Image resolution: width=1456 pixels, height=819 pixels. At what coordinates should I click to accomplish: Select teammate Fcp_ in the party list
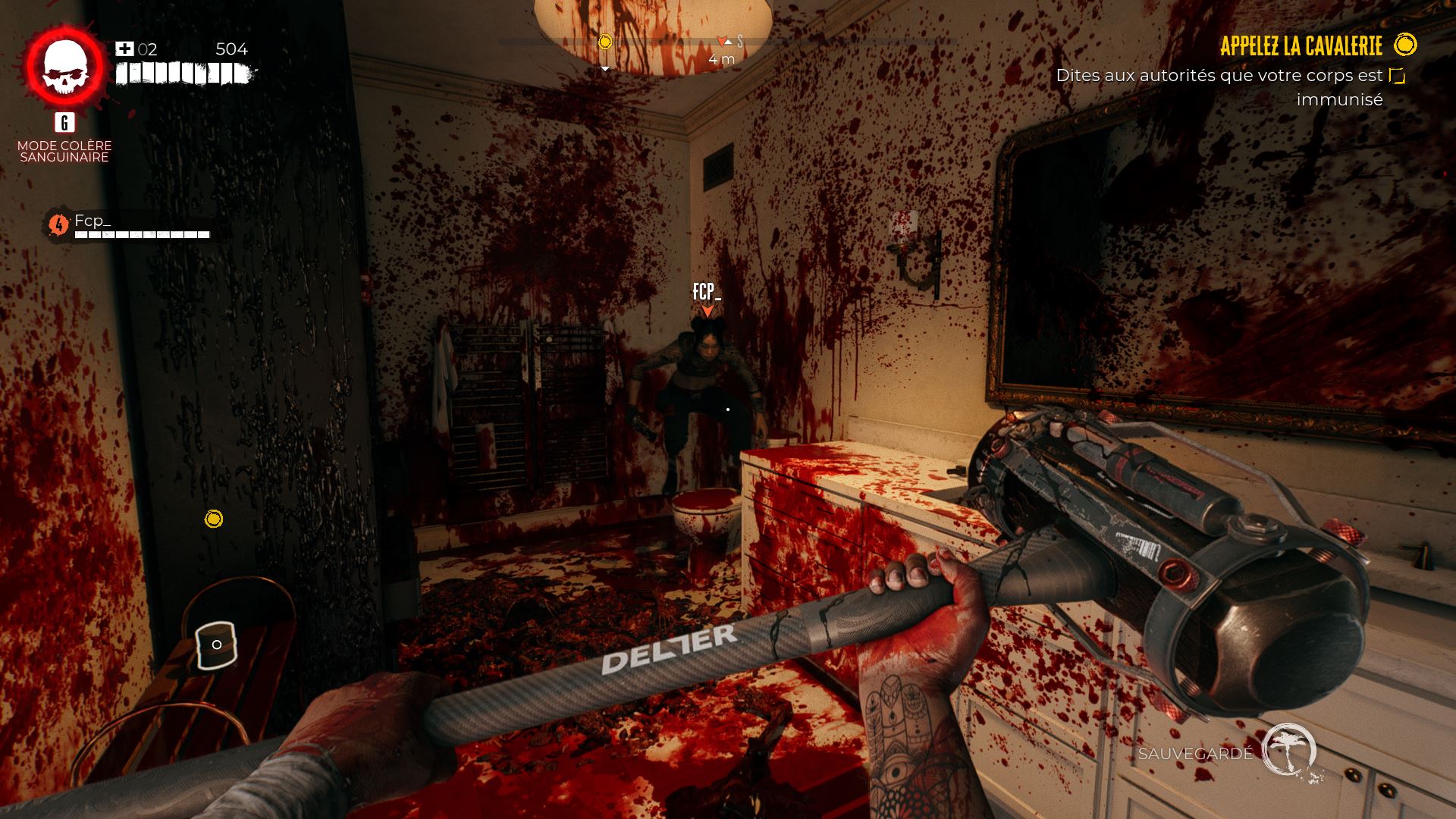pyautogui.click(x=93, y=221)
